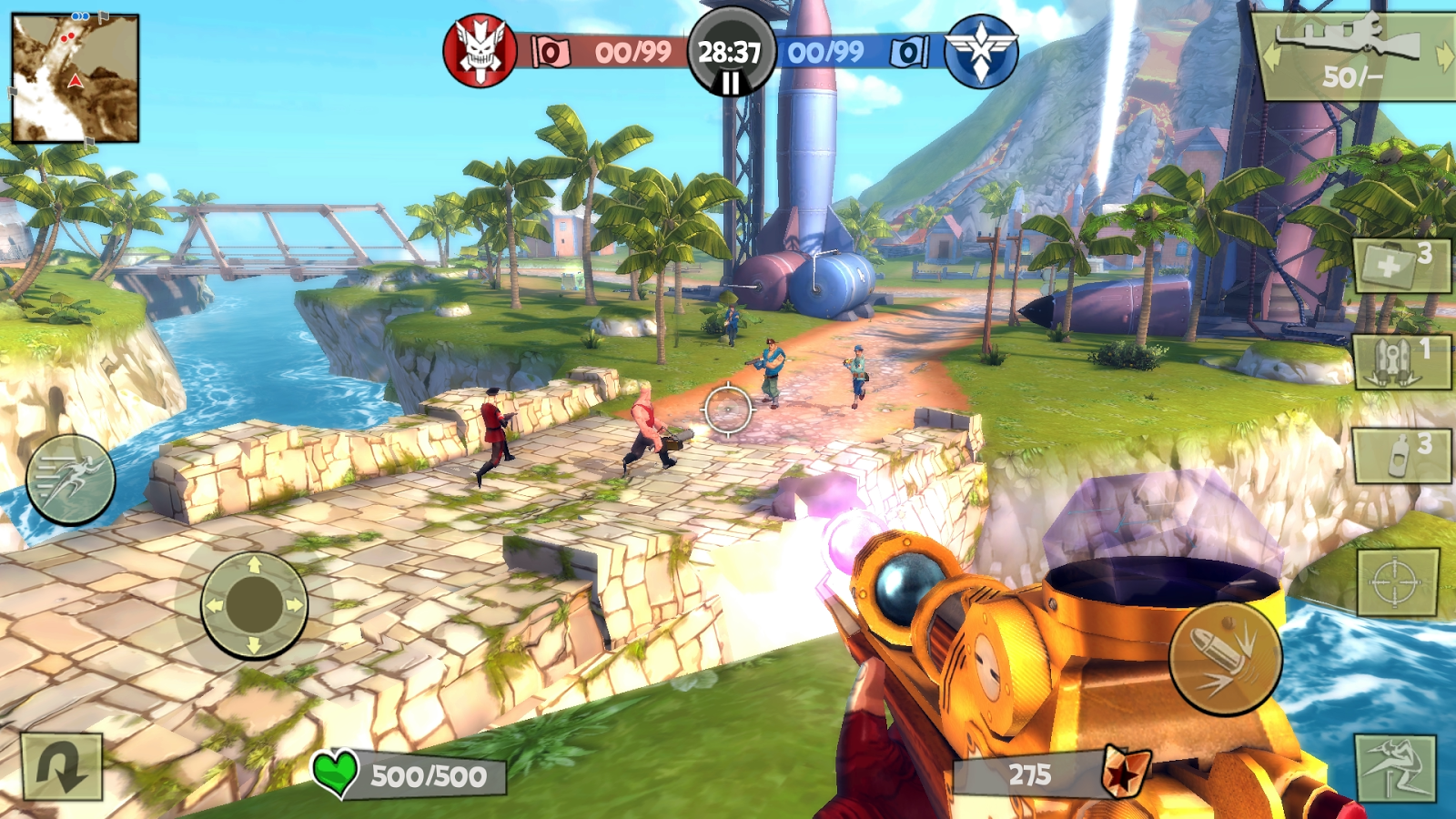Viewport: 1456px width, 819px height.
Task: Switch to the next weapon with the right arrow
Action: pos(1443,56)
